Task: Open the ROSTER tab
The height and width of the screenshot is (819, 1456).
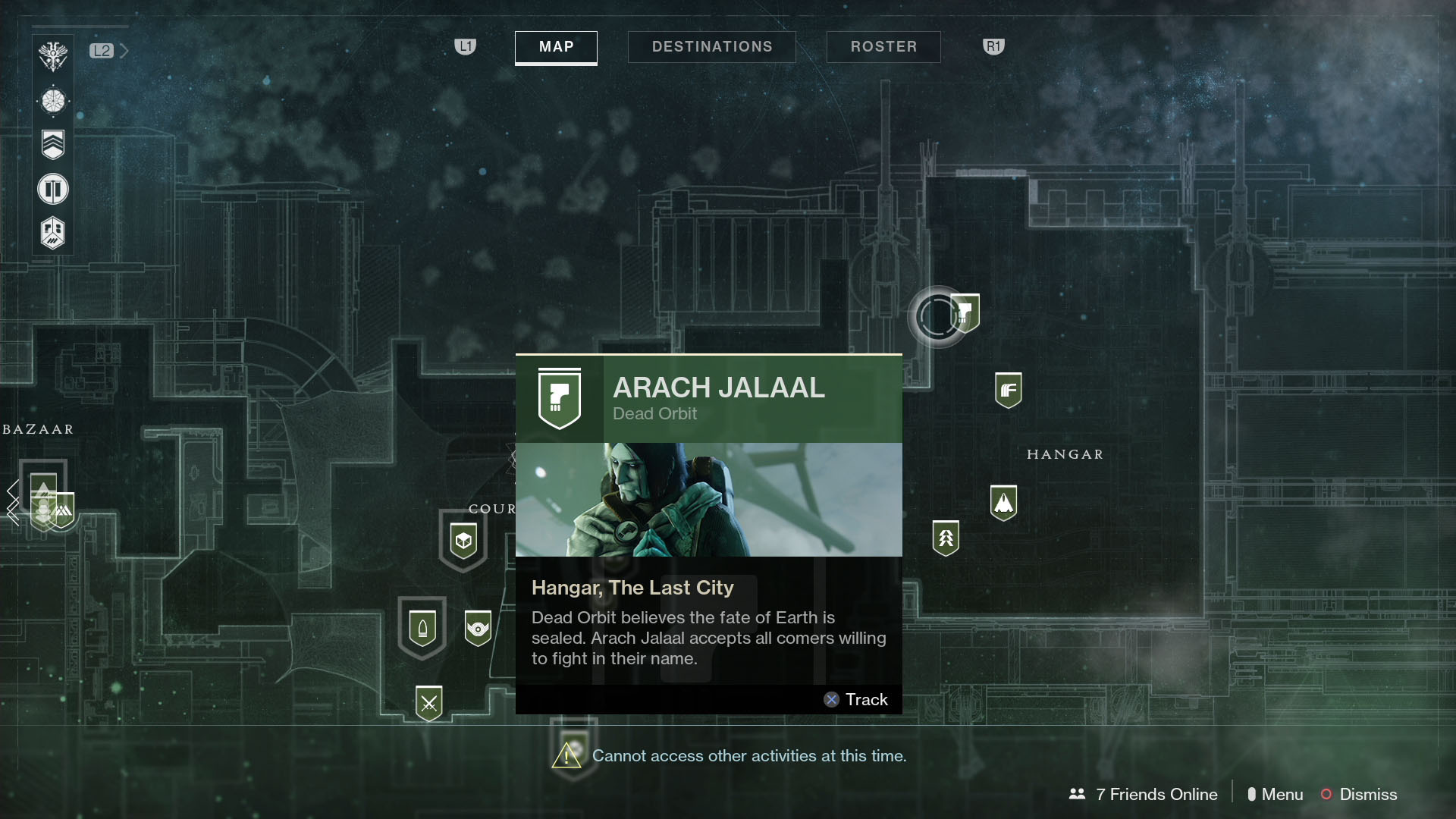Action: tap(883, 46)
